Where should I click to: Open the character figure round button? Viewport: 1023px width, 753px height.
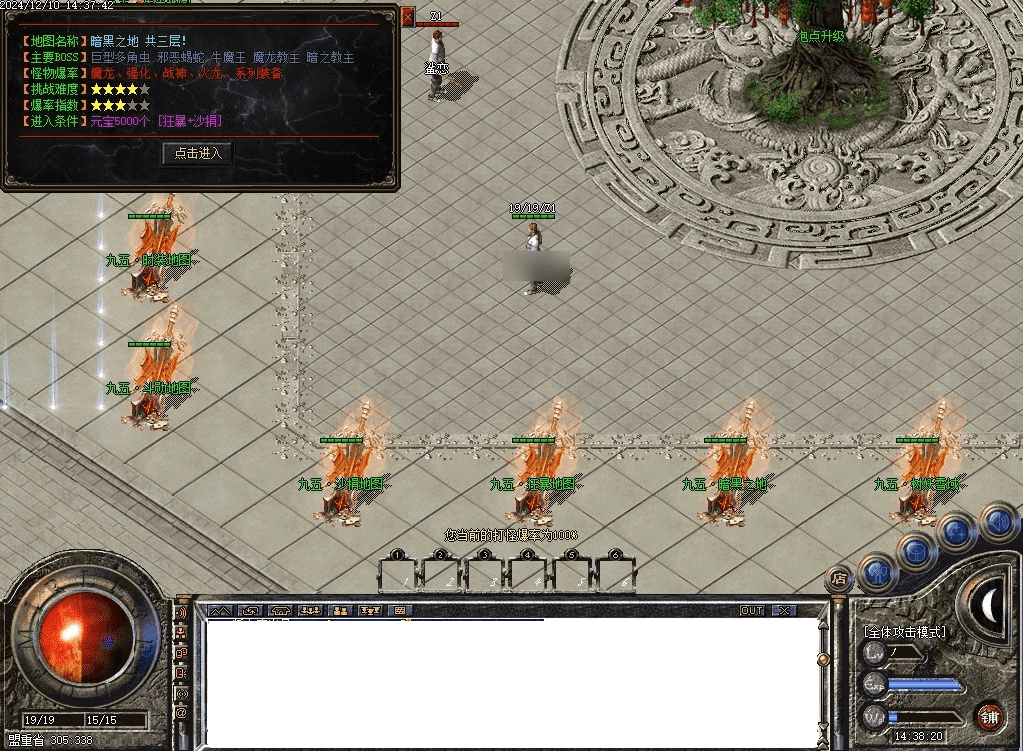pyautogui.click(x=877, y=572)
